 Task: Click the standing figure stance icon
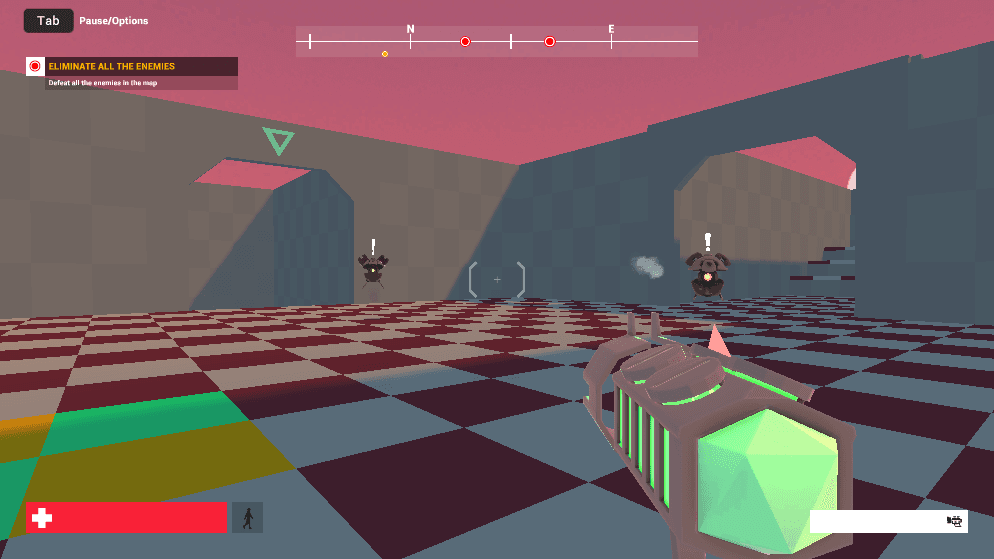pyautogui.click(x=247, y=518)
